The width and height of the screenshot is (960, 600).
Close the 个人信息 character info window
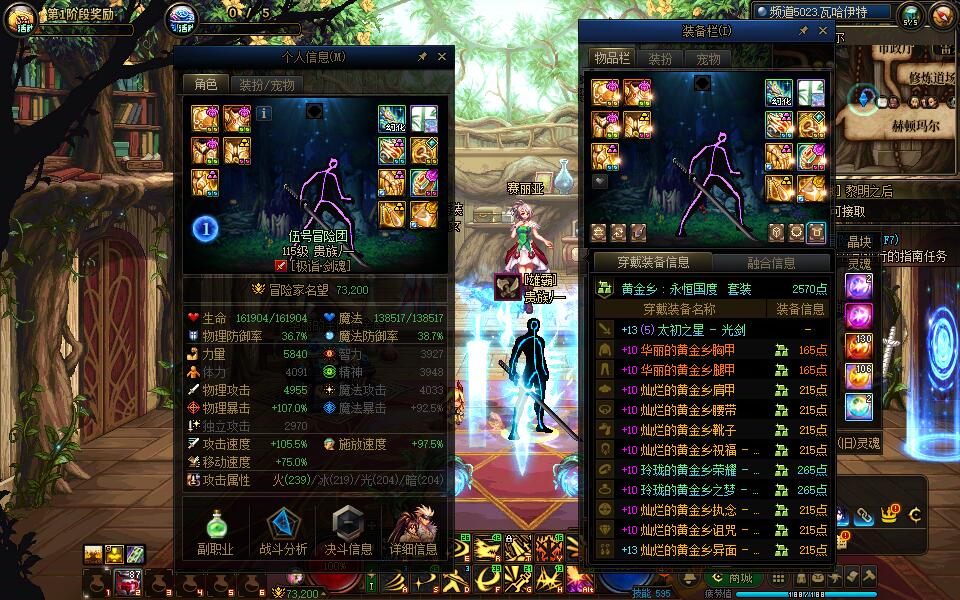[x=443, y=57]
